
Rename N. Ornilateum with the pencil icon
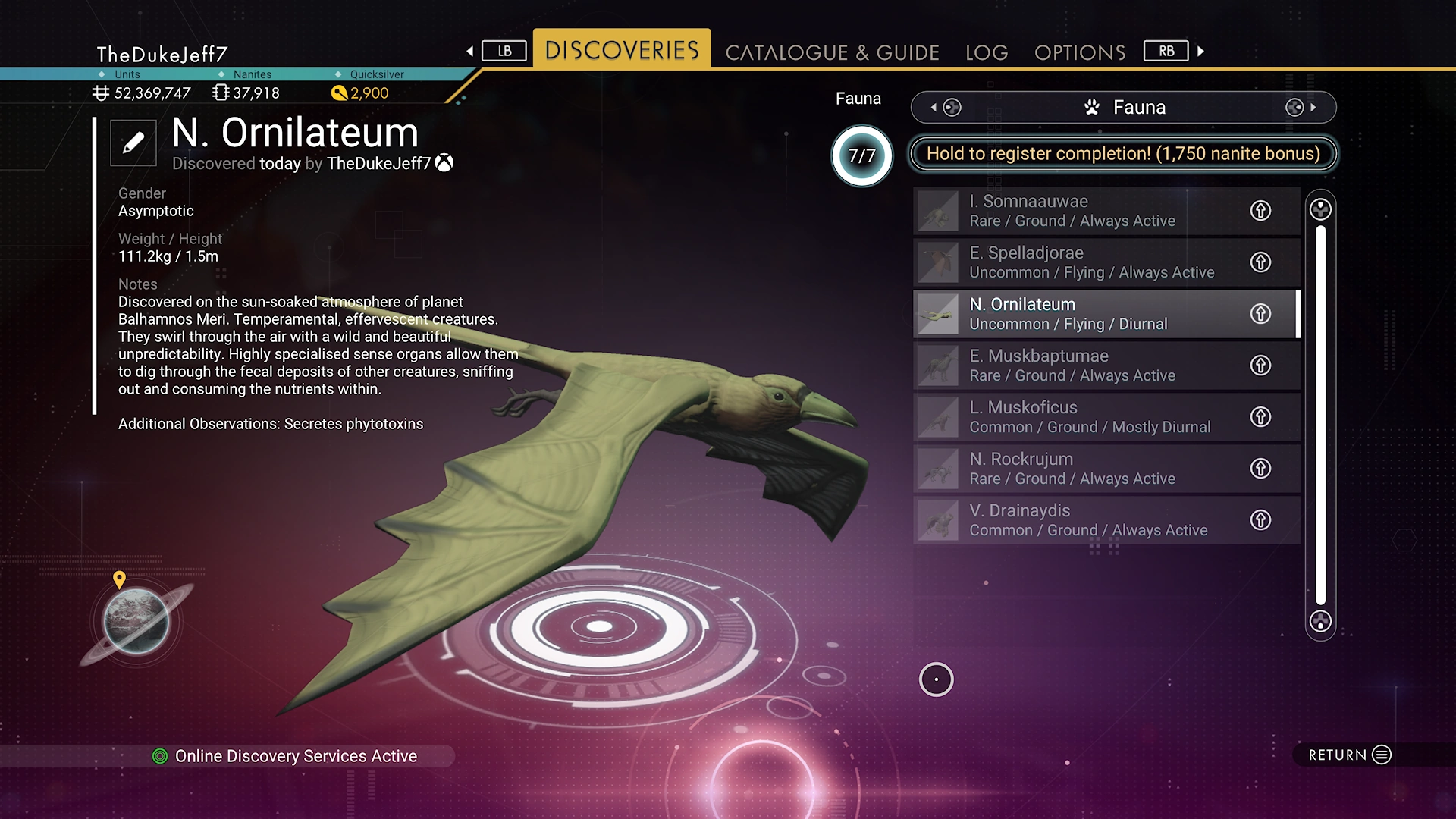[133, 143]
